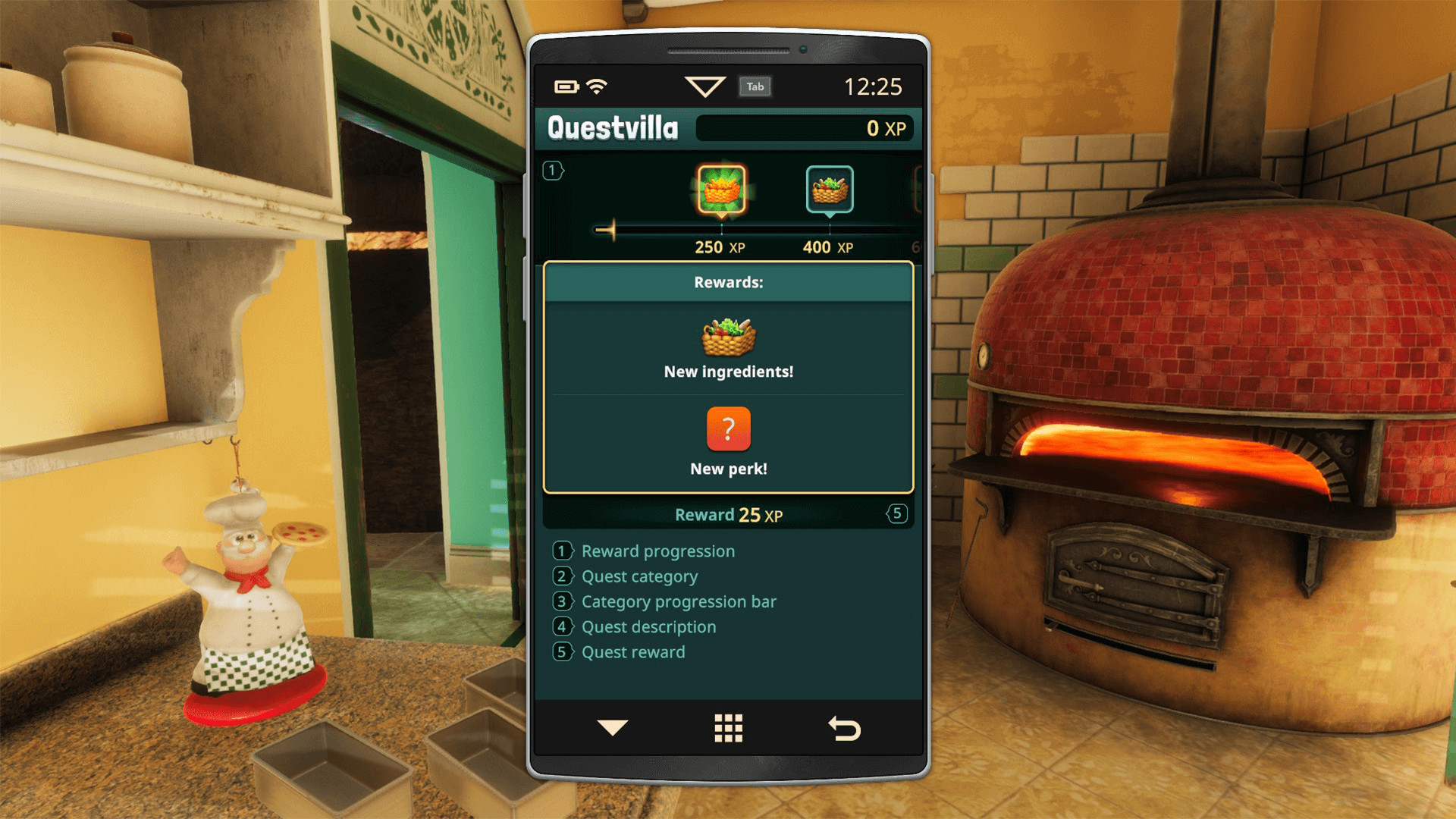Open the notification triangle in status bar
1456x819 pixels.
coord(706,86)
